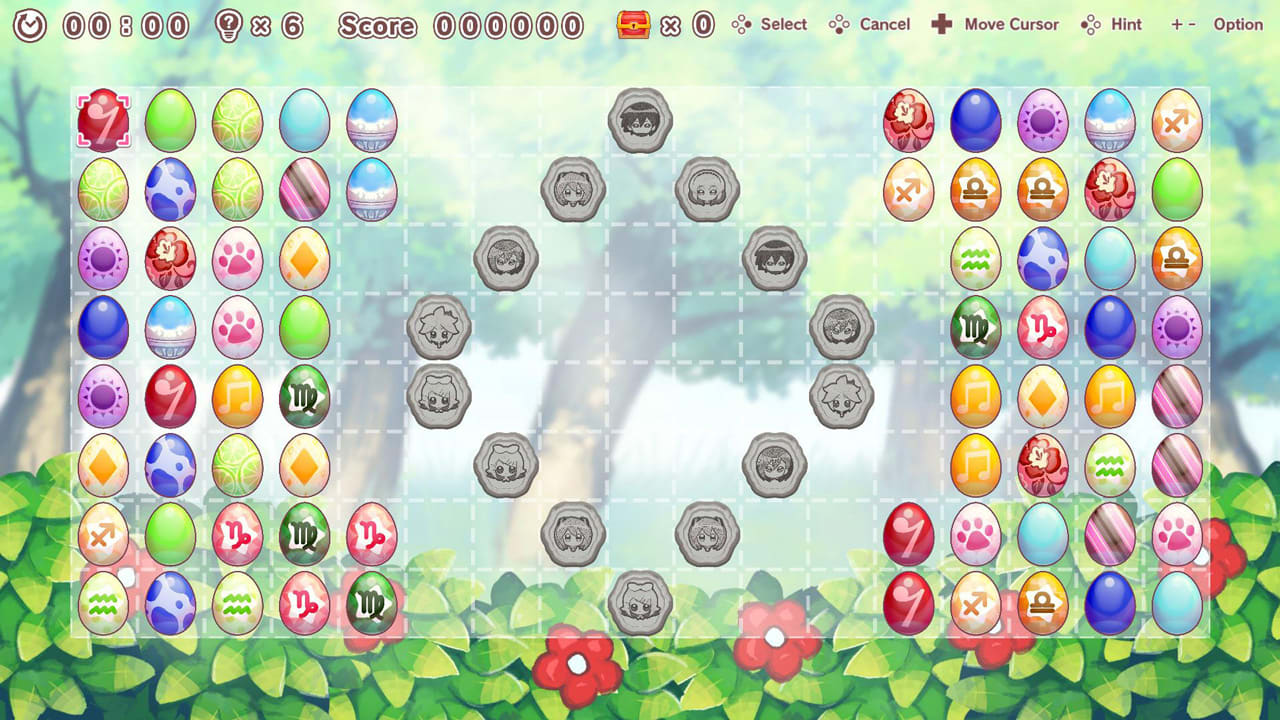Click an orange diamond egg

tap(304, 259)
